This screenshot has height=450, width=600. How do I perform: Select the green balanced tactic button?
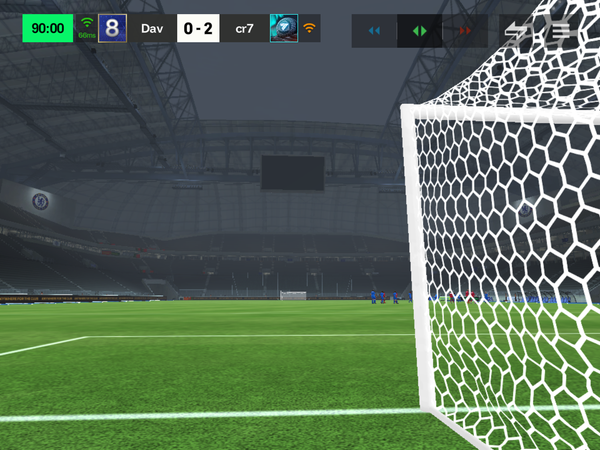point(420,31)
